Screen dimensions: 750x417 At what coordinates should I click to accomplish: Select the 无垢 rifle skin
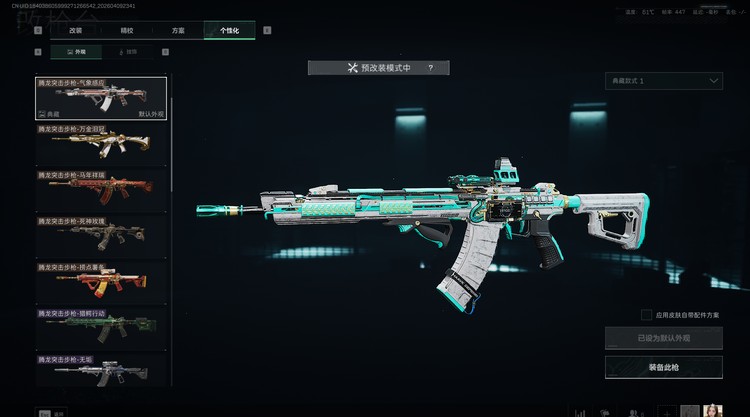[101, 369]
